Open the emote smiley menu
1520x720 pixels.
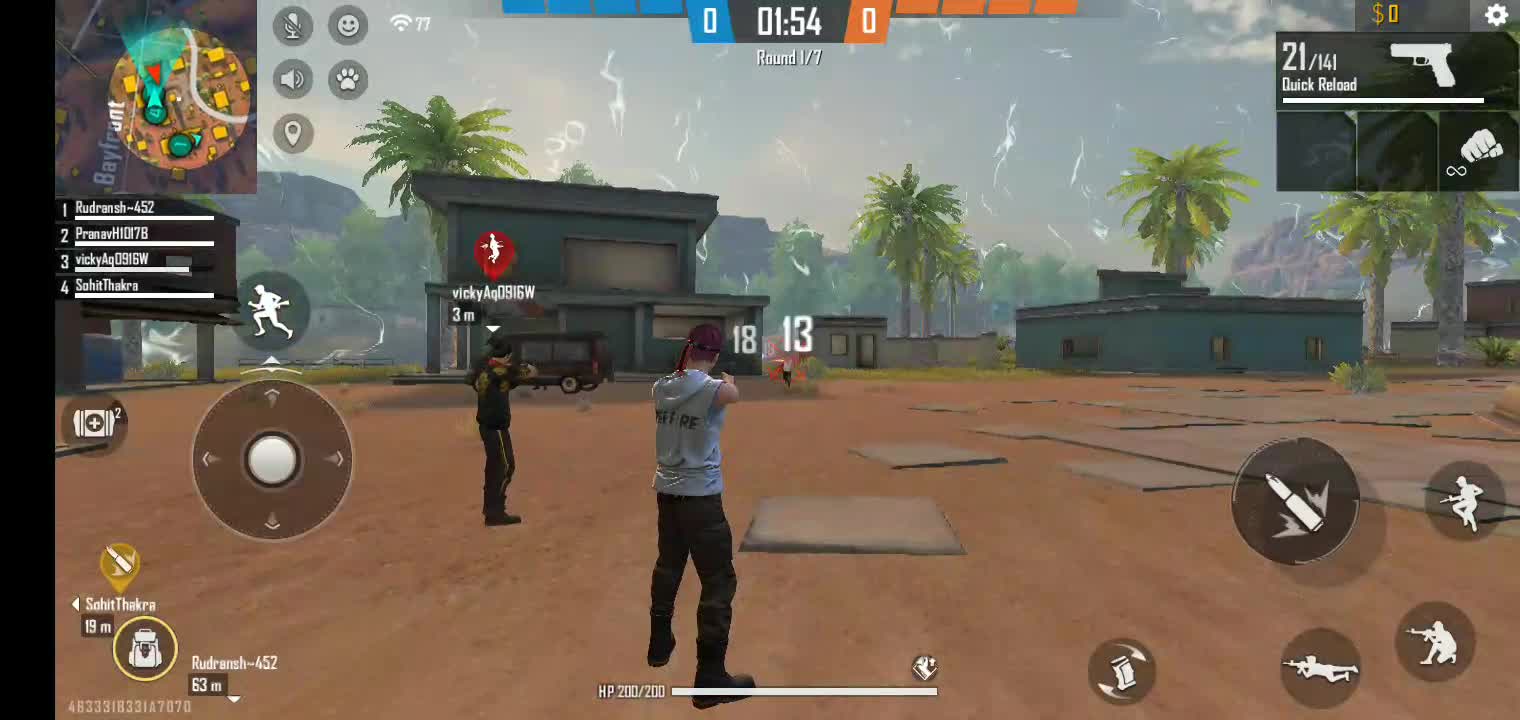pos(348,25)
